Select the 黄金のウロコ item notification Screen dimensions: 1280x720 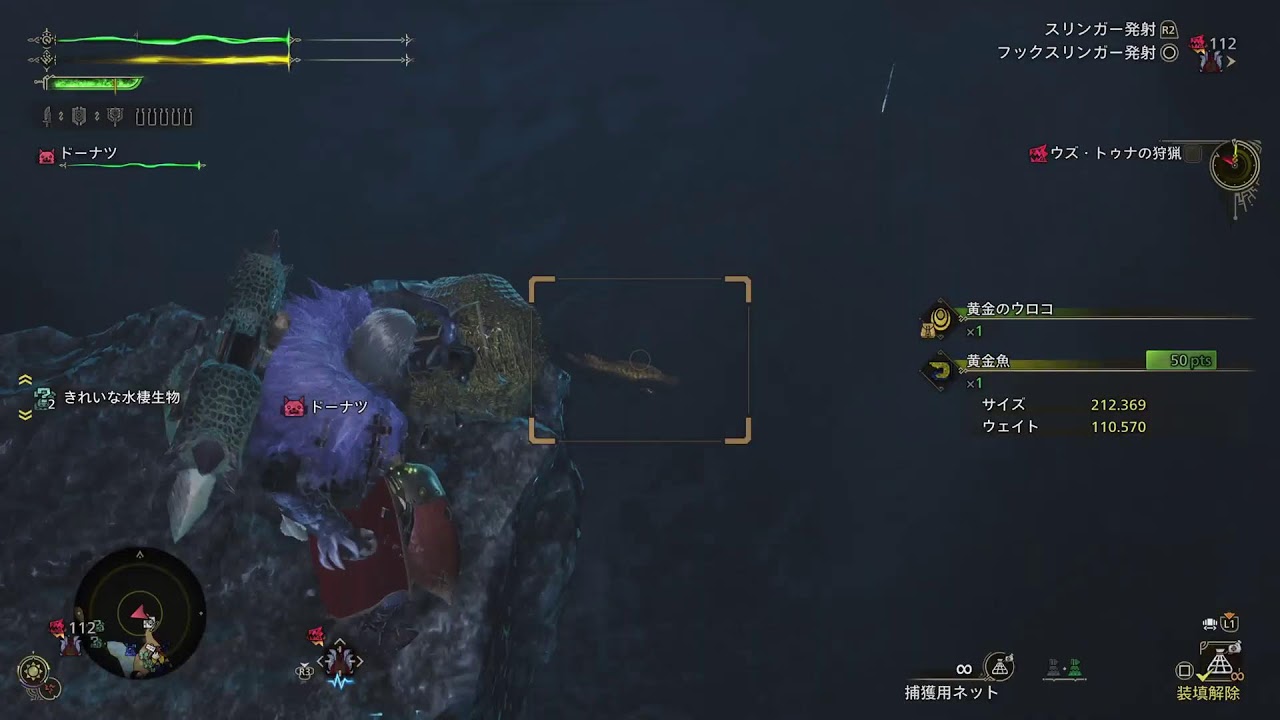1009,310
